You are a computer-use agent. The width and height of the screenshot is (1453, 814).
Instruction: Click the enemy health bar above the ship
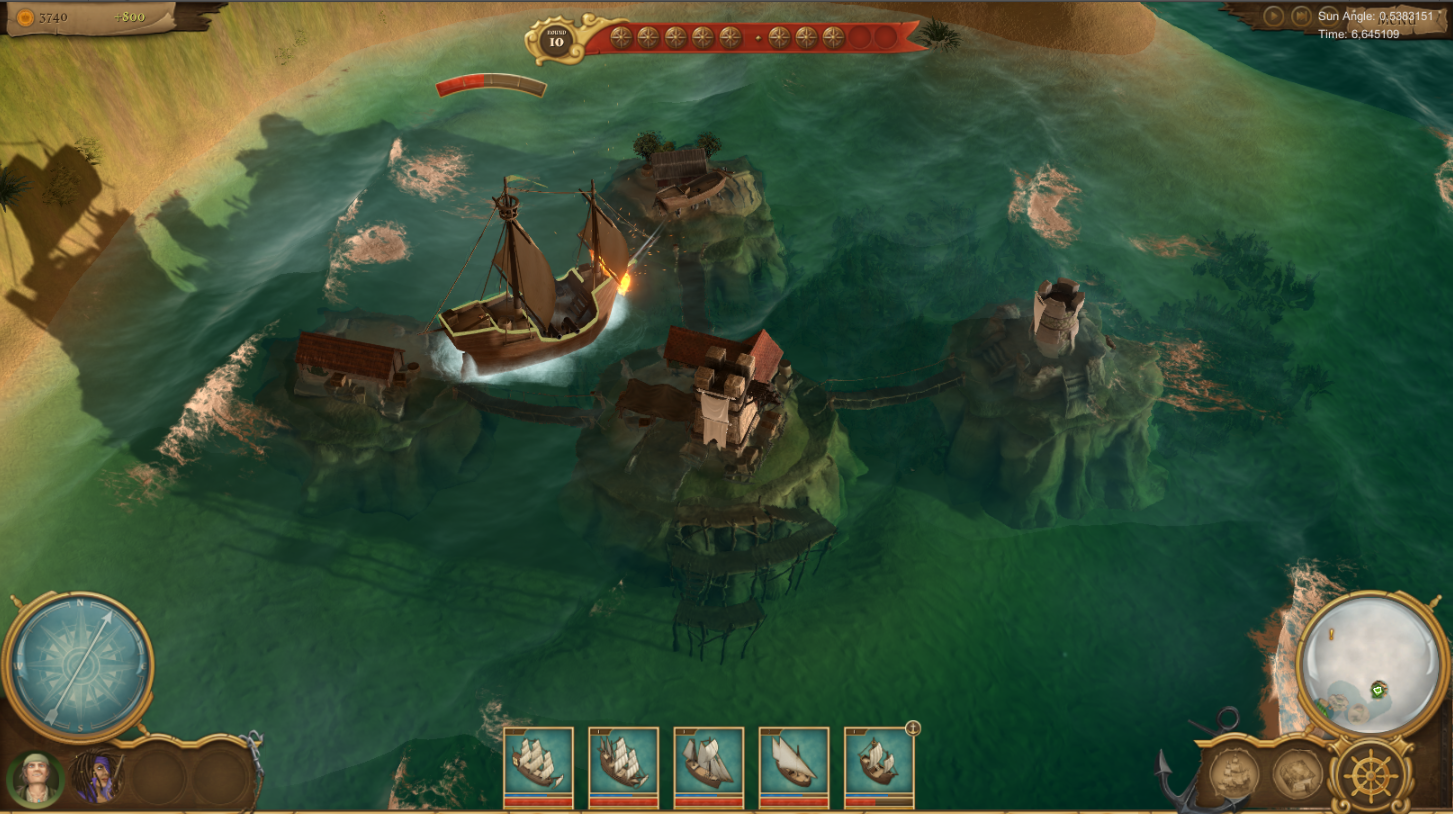pos(490,83)
